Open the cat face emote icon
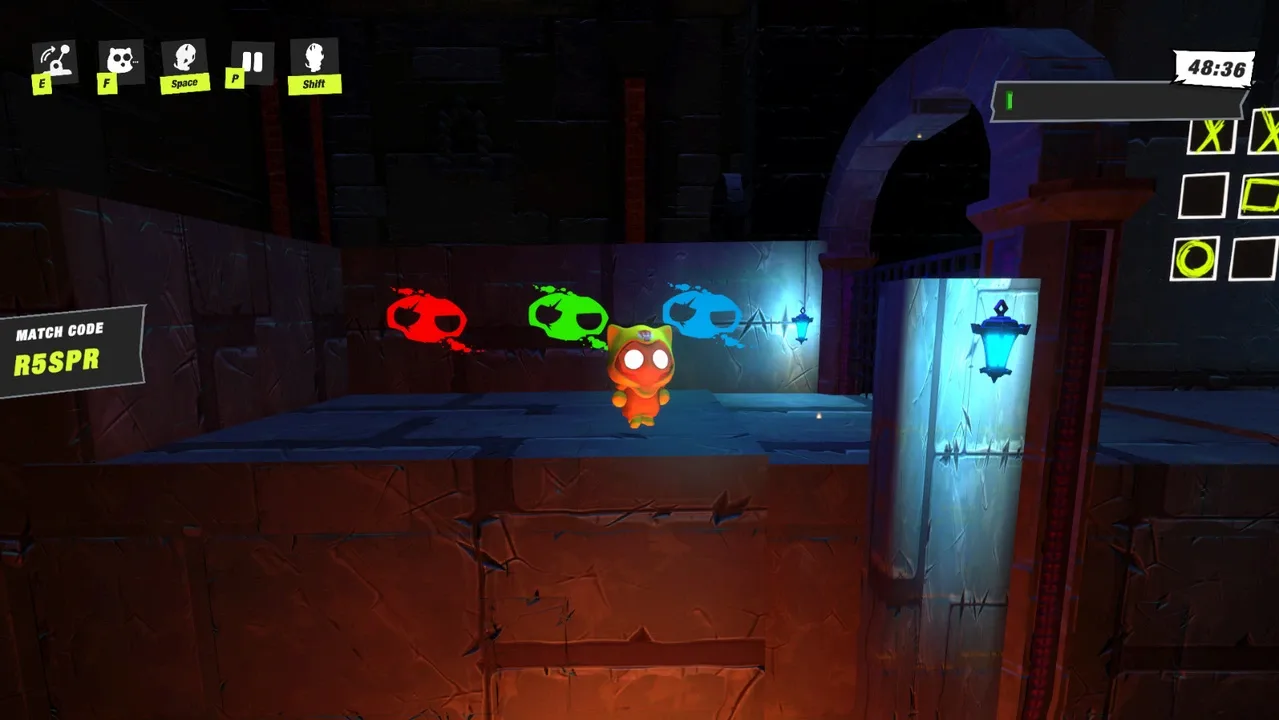 [121, 61]
